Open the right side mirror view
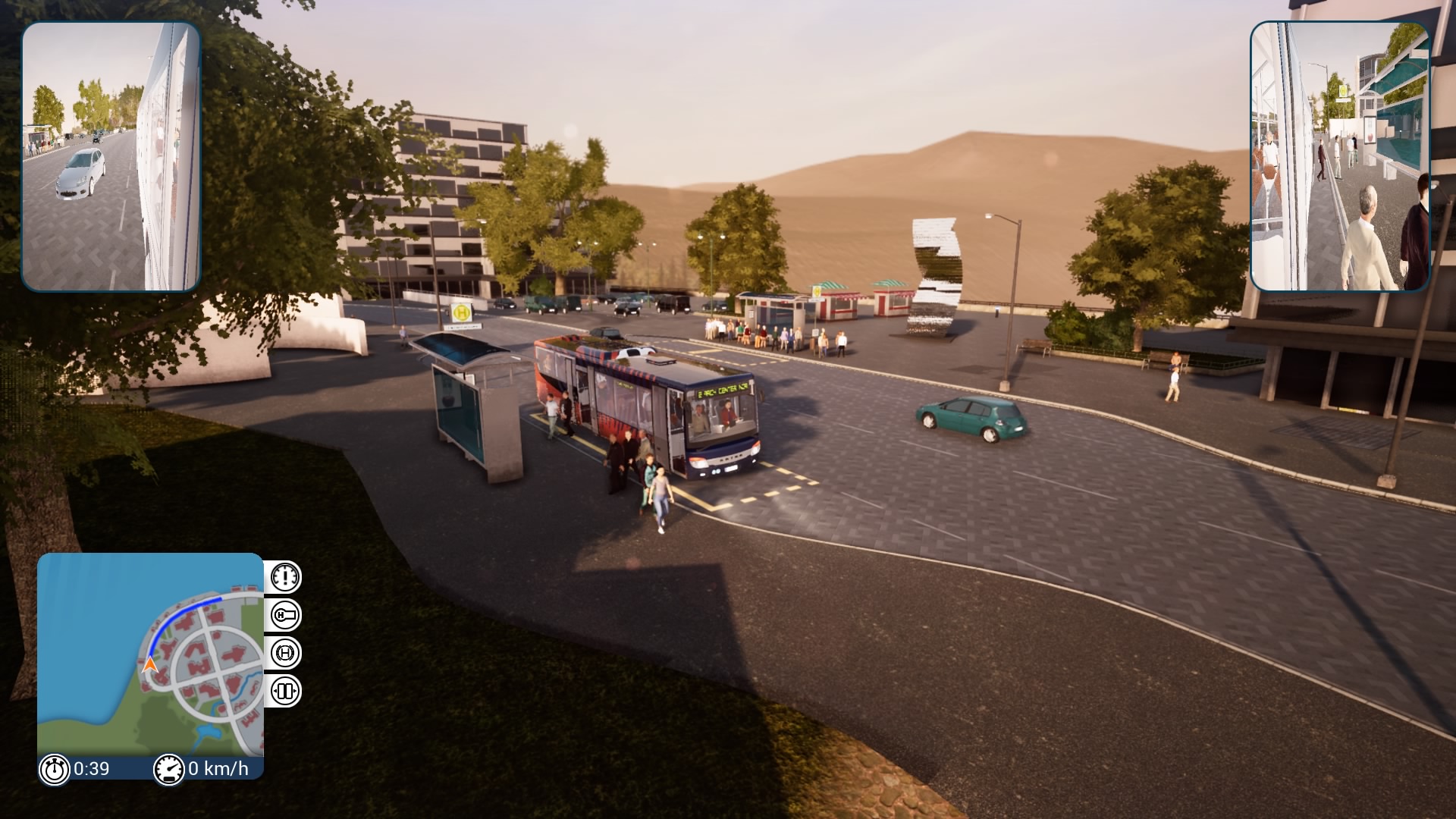The image size is (1456, 819). 1339,156
